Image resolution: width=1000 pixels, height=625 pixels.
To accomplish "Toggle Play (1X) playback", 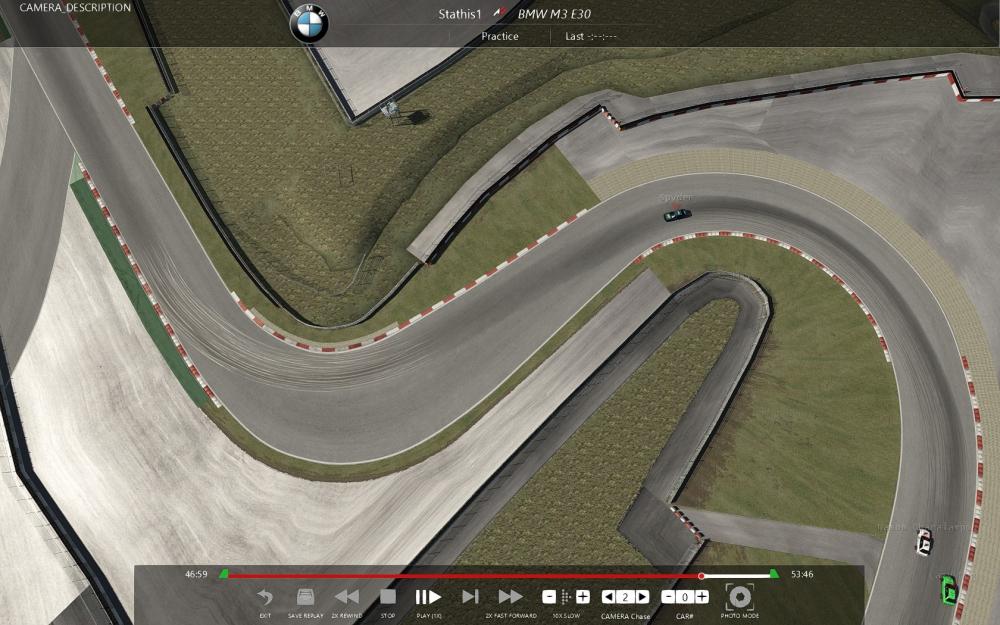I will (428, 598).
